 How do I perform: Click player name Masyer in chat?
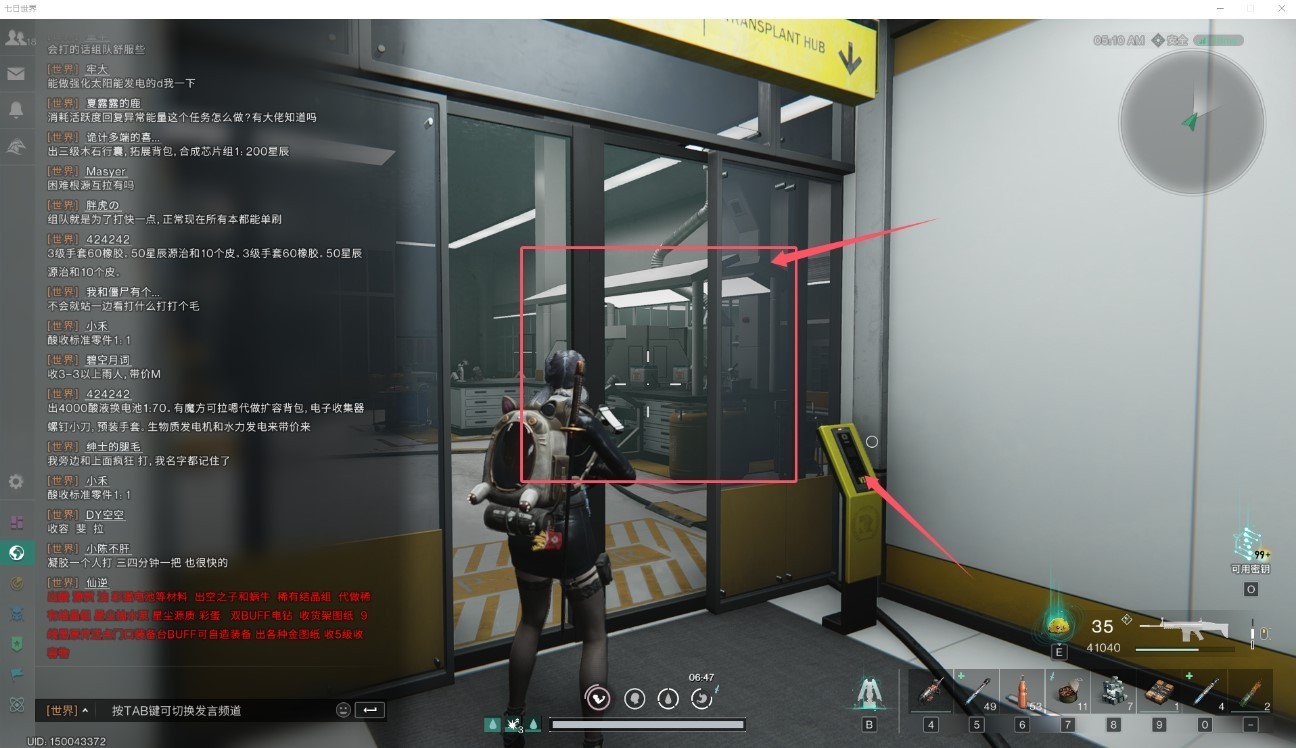[105, 172]
